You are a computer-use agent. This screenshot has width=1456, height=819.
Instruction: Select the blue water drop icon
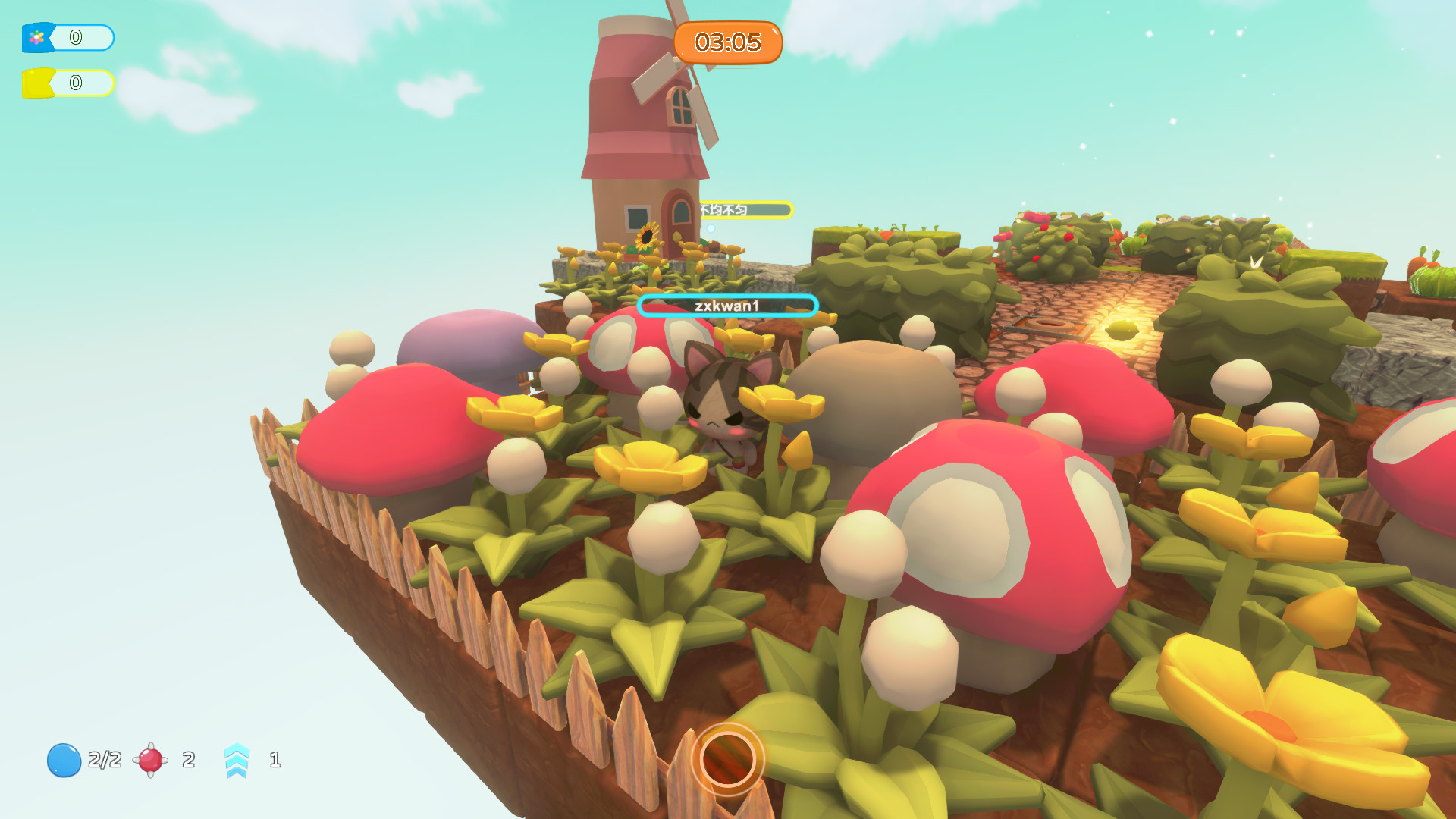pos(64,761)
